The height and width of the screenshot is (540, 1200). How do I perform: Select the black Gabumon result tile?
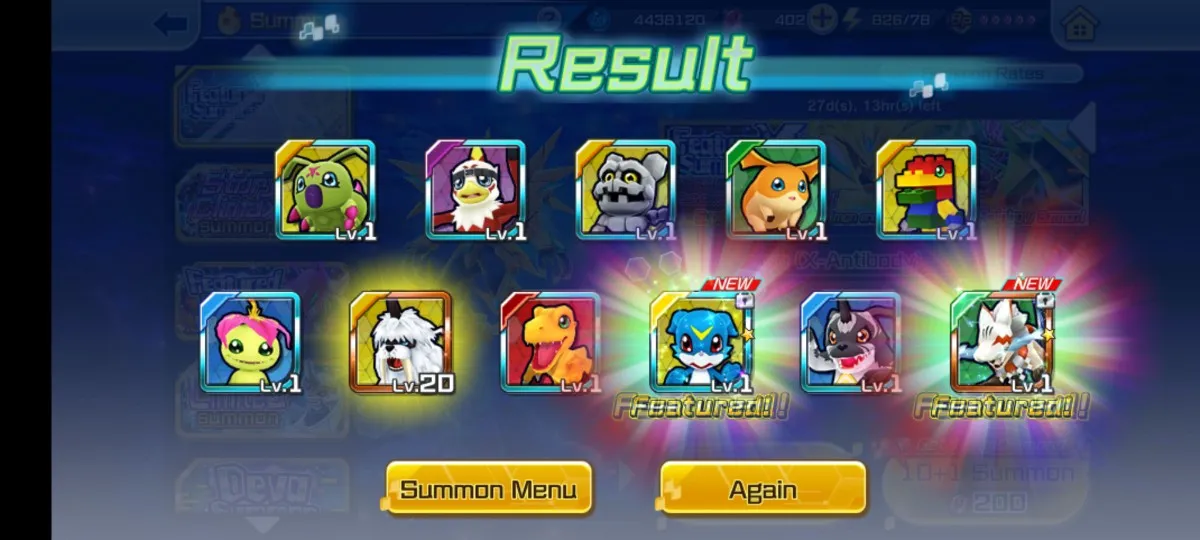tap(851, 342)
